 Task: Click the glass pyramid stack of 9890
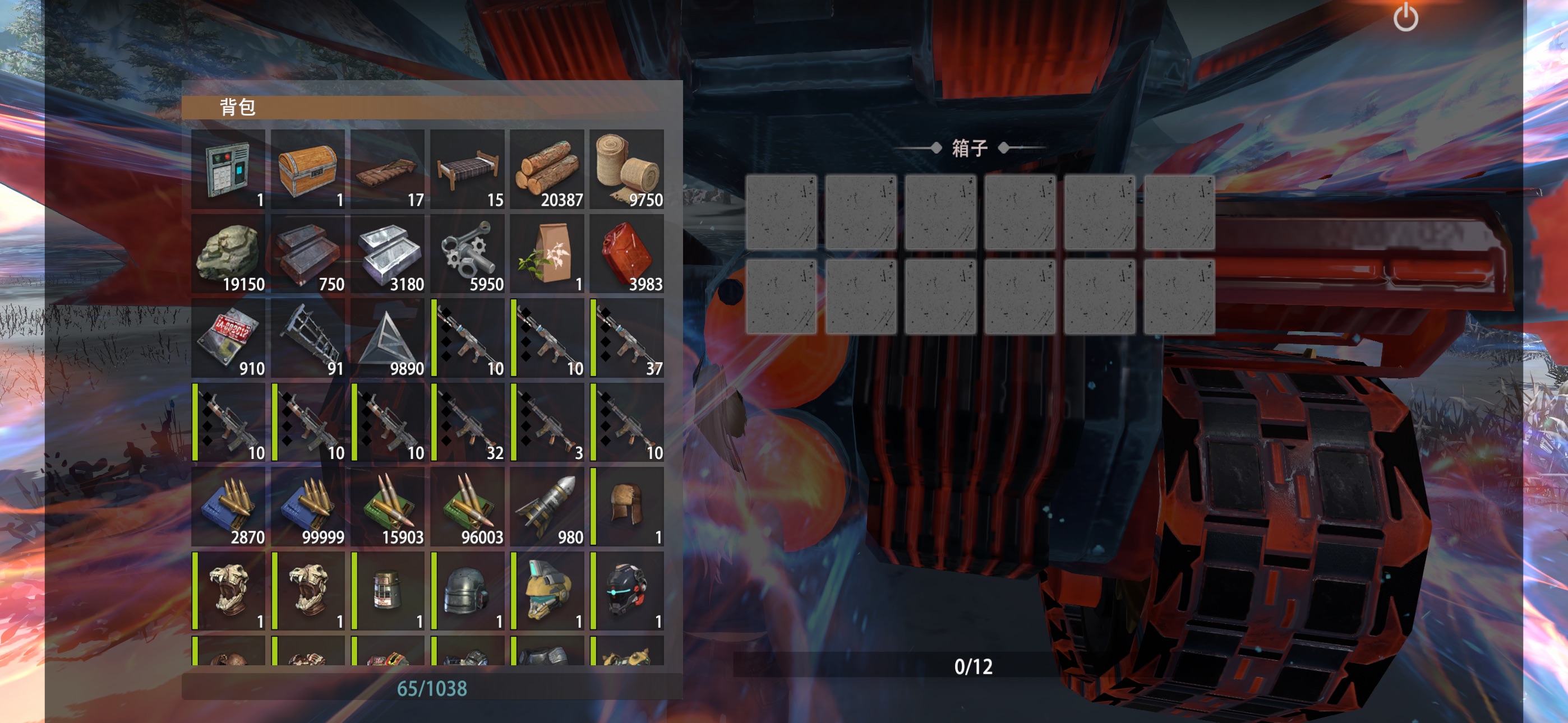pos(388,338)
